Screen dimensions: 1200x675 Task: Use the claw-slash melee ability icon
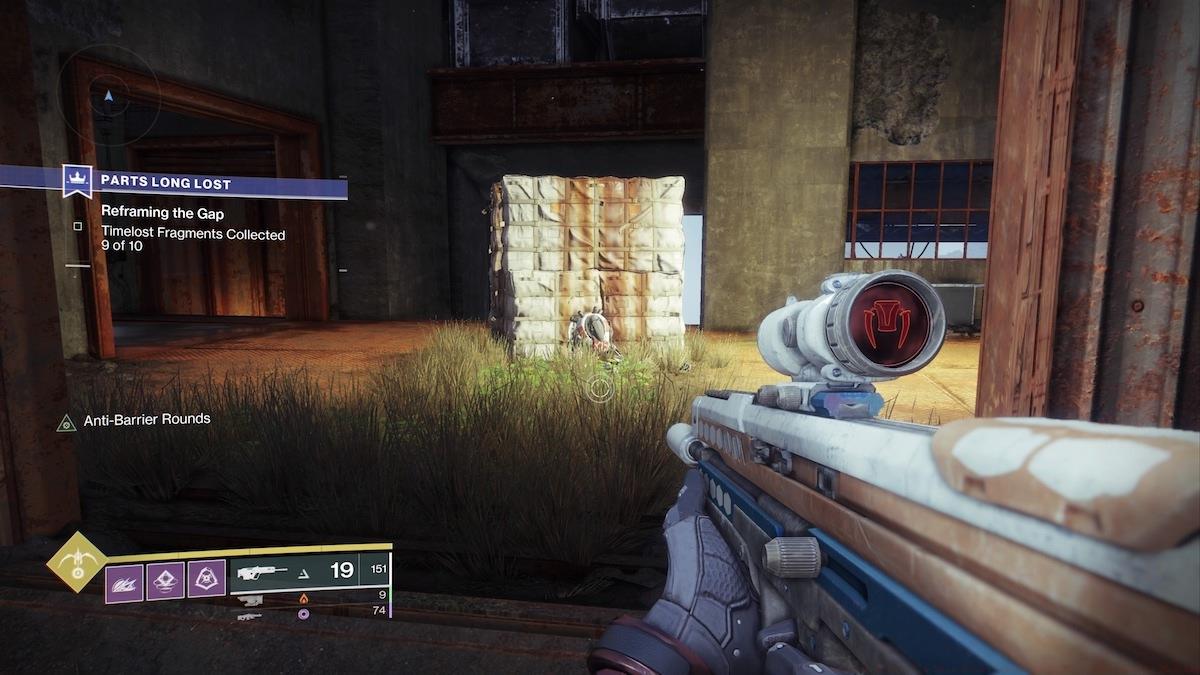point(125,581)
